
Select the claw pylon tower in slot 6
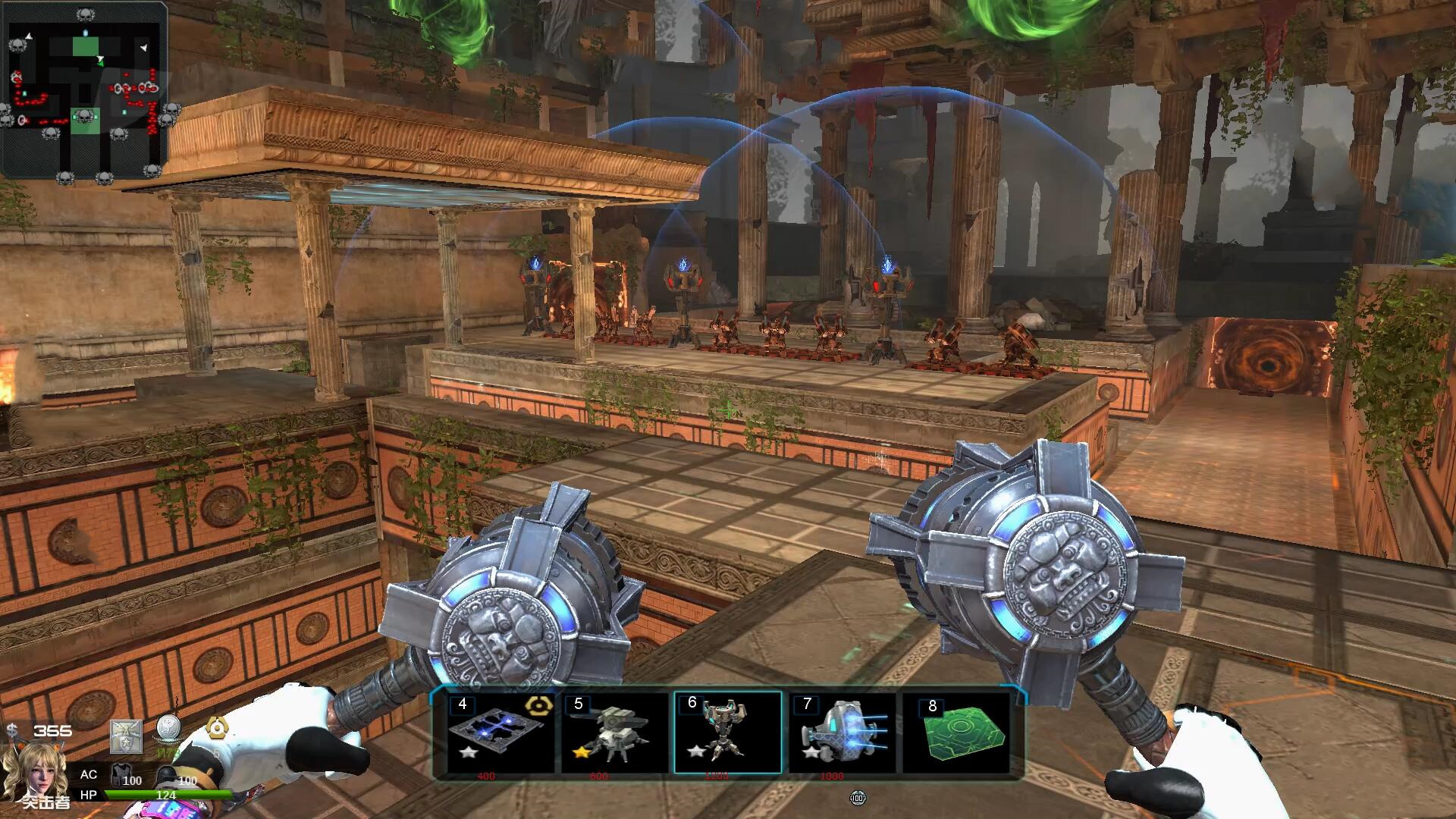pos(727,732)
